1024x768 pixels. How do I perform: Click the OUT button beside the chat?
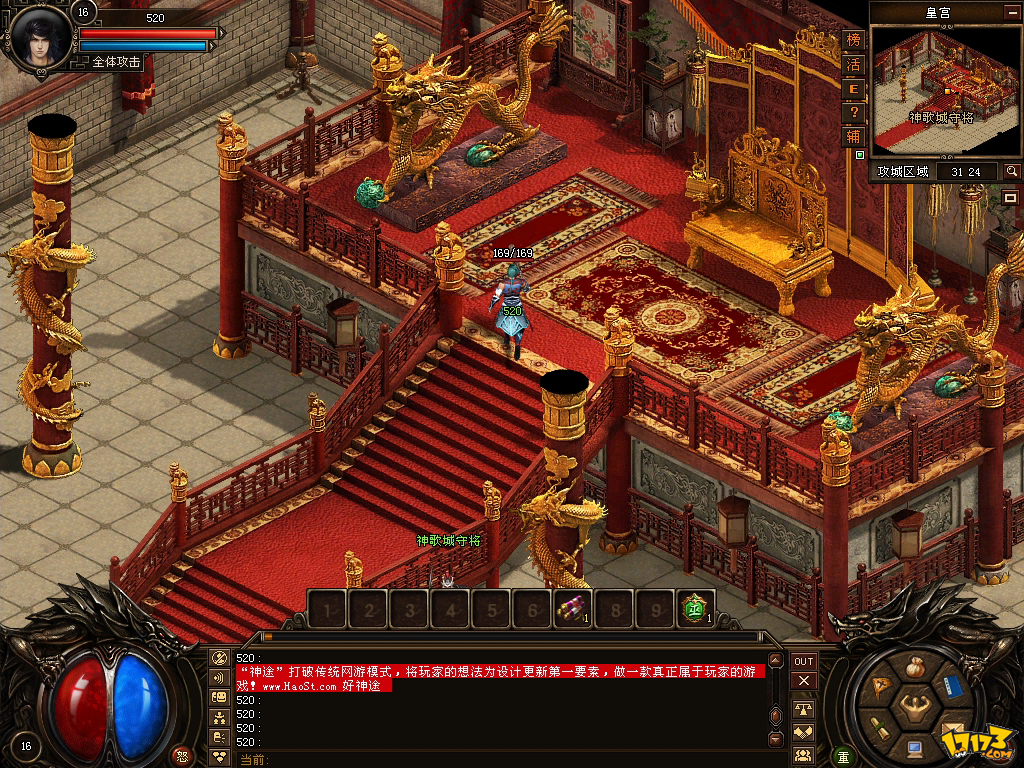804,661
